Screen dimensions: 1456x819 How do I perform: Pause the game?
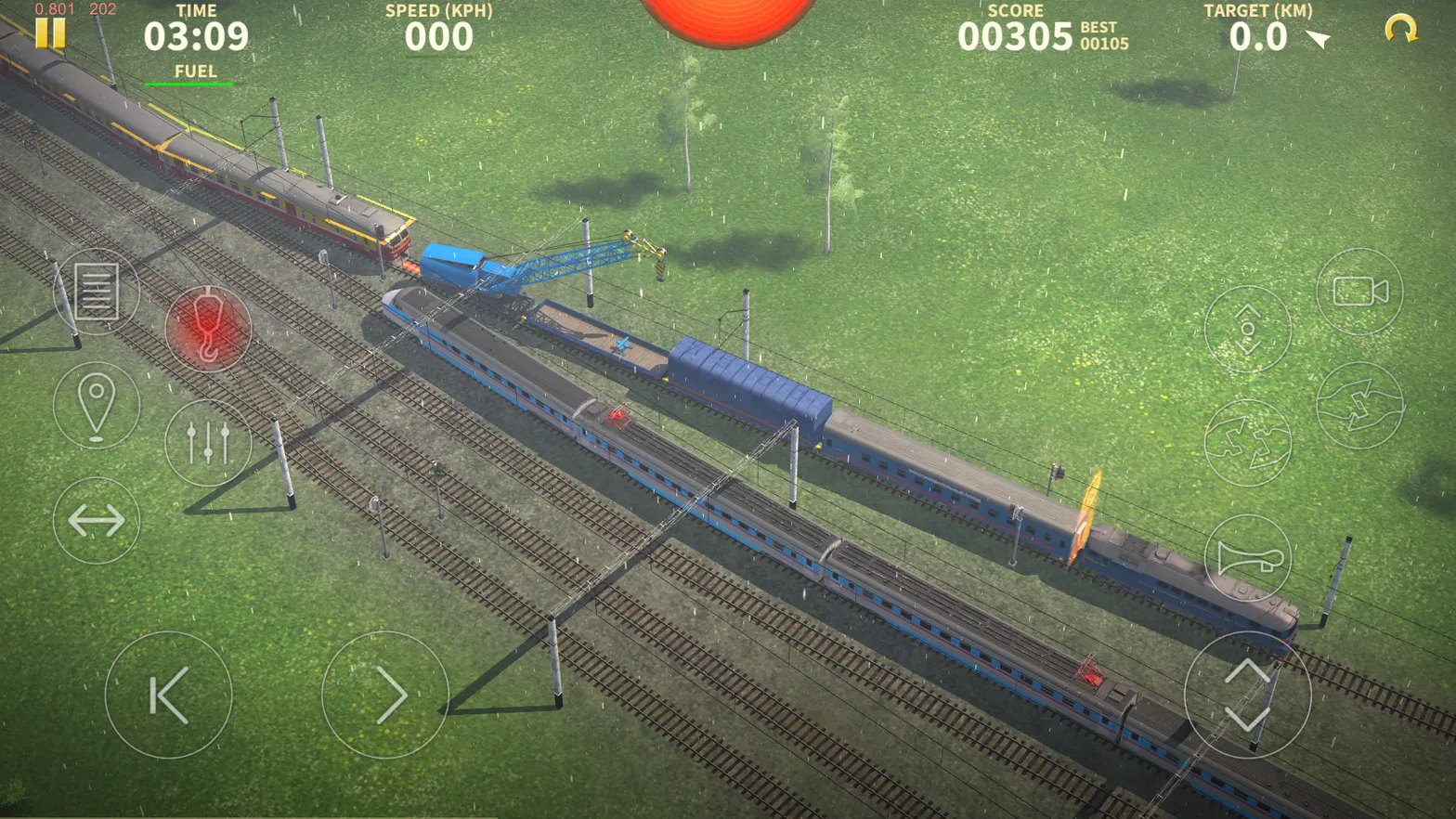coord(51,34)
